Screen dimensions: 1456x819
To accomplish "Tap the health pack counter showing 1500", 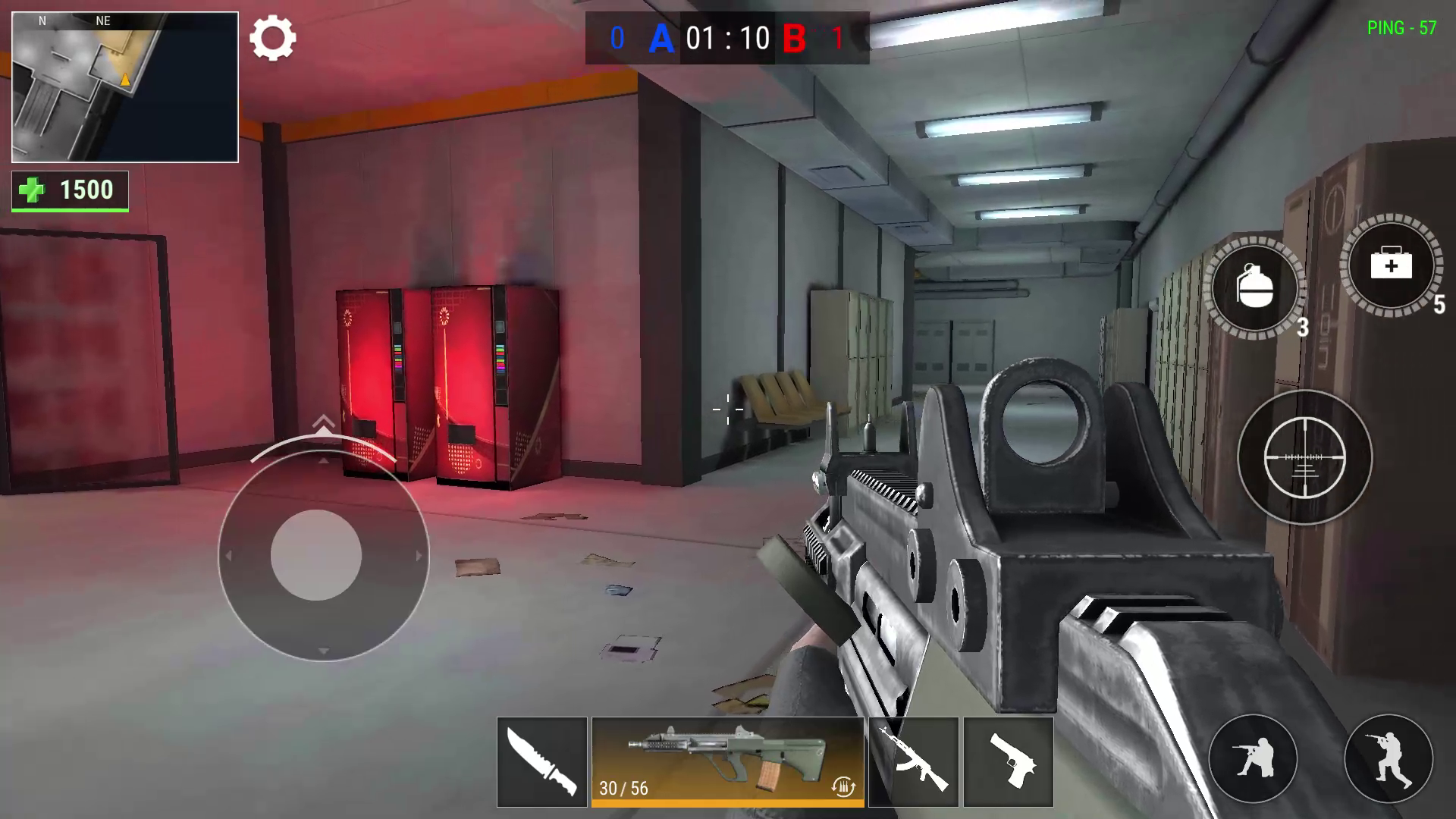I will click(x=70, y=190).
